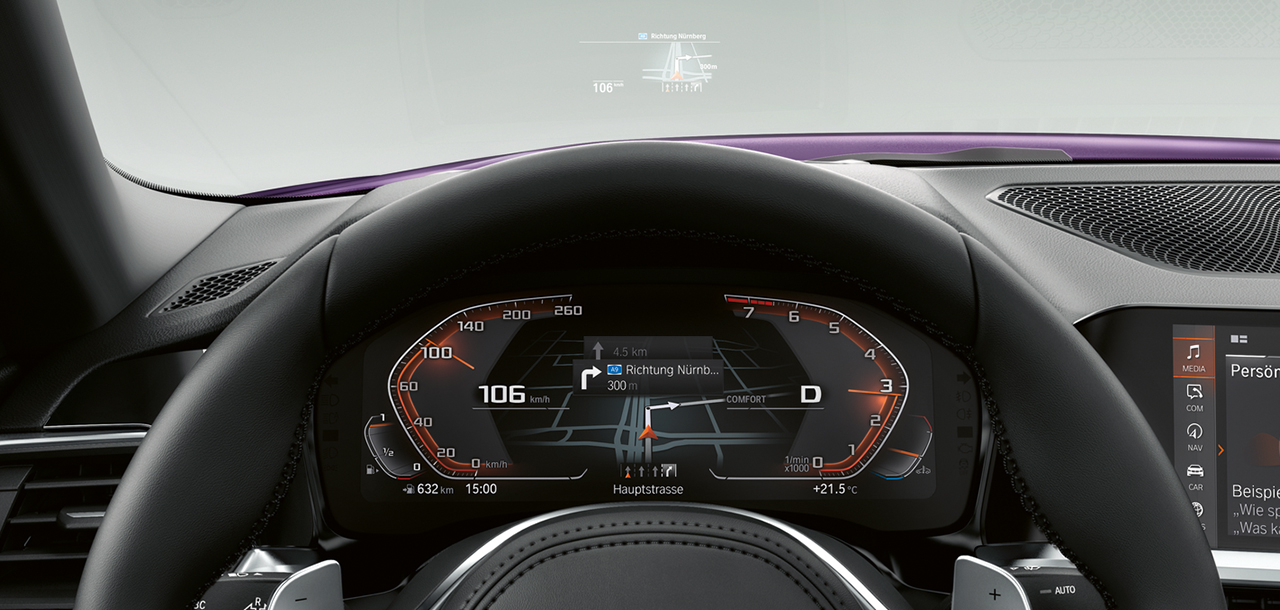
Task: Open the MEDIA menu entry
Action: [x=1194, y=357]
